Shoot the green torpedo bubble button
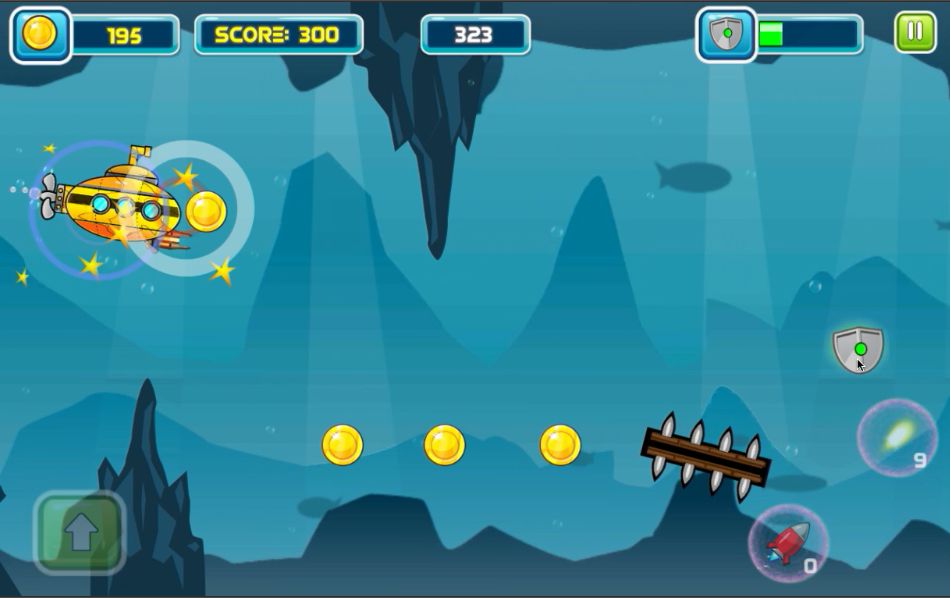Image resolution: width=950 pixels, height=598 pixels. [x=896, y=437]
